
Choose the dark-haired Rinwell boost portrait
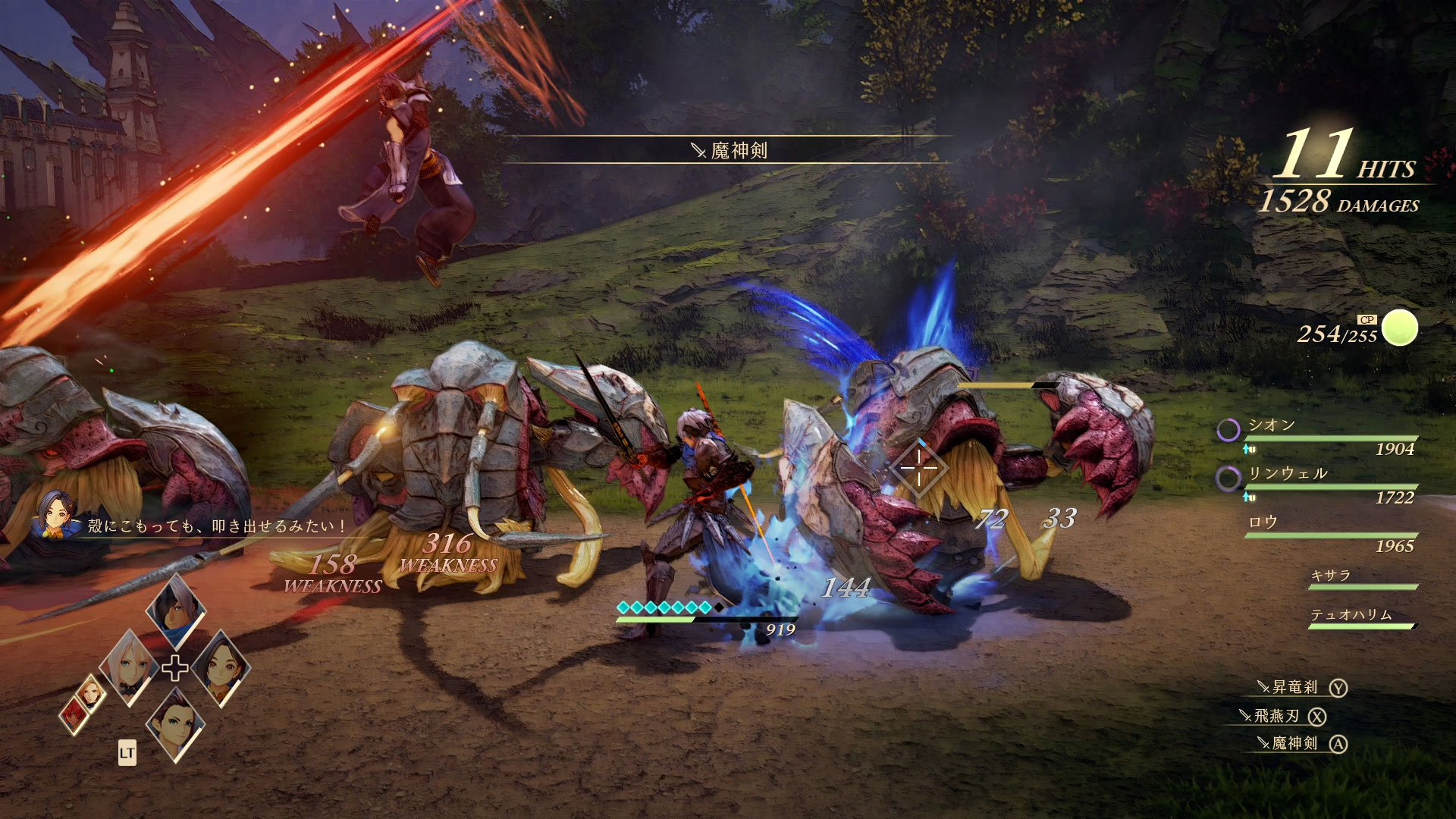[221, 667]
